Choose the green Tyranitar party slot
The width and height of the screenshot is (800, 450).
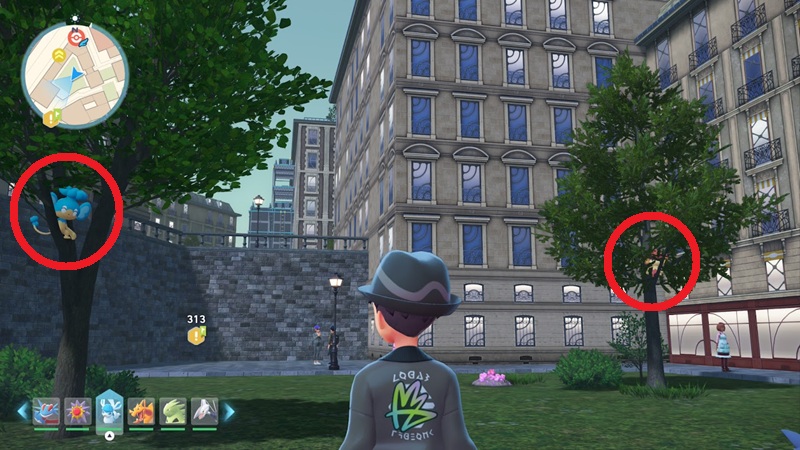[x=173, y=411]
